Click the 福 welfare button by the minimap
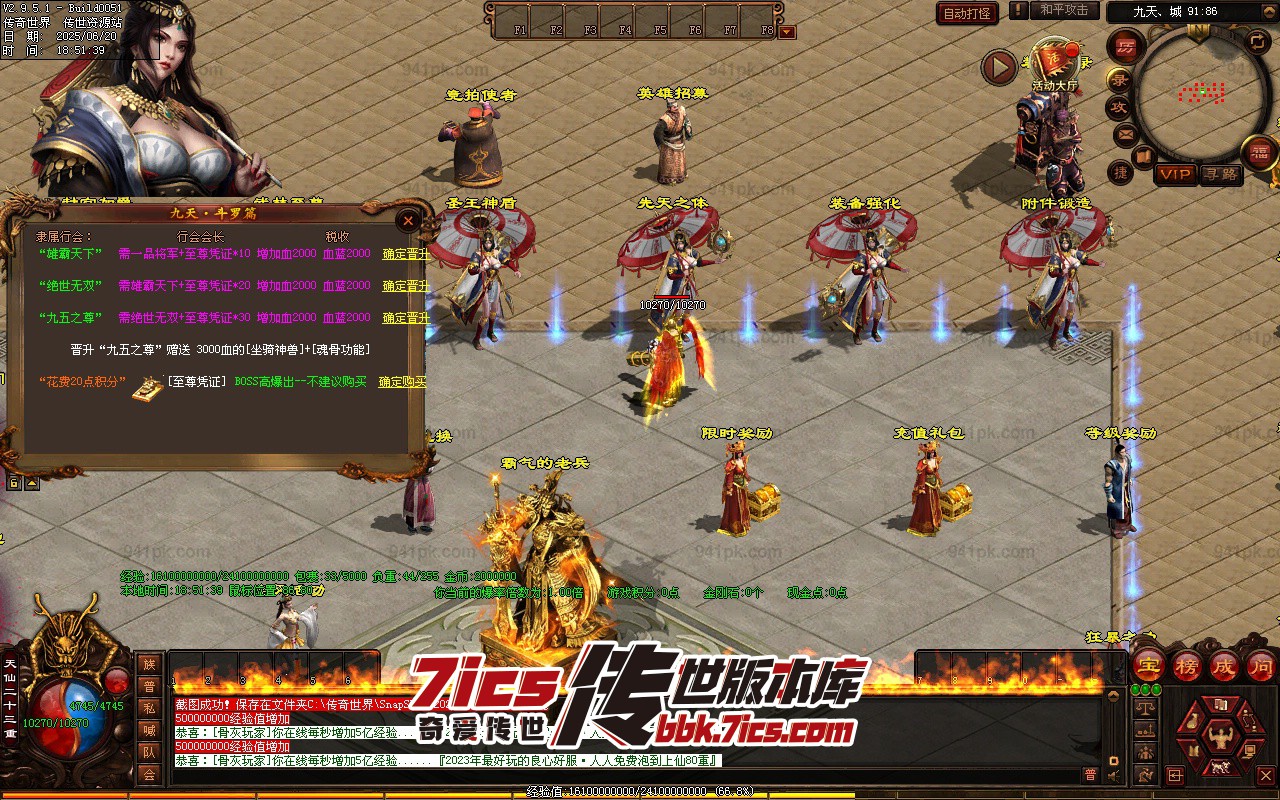The height and width of the screenshot is (800, 1280). point(1258,152)
